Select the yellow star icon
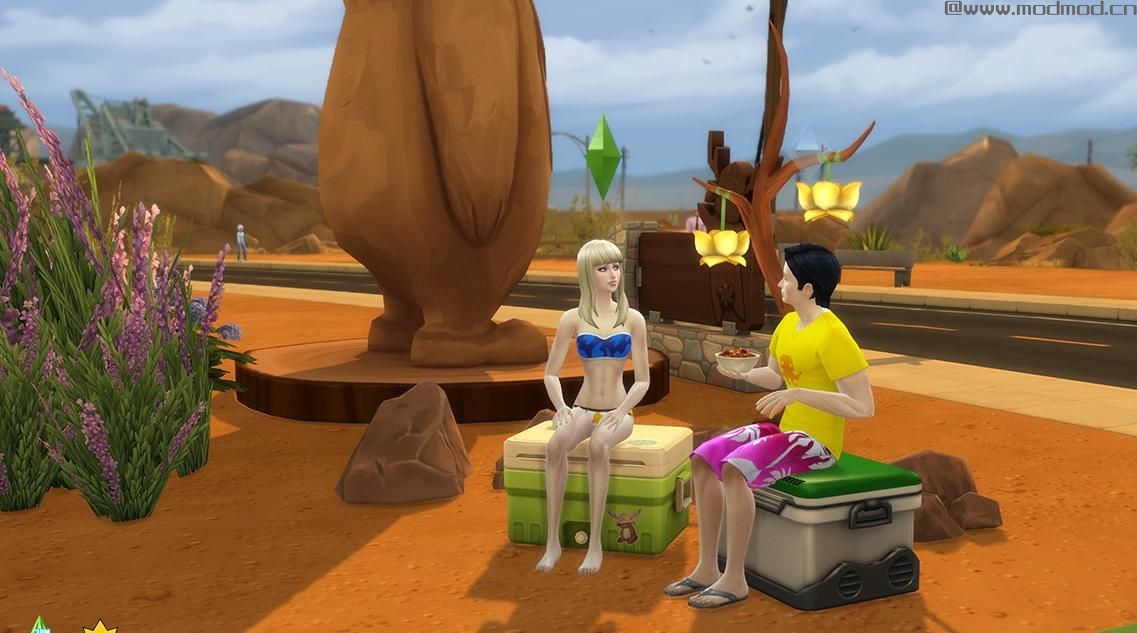This screenshot has height=633, width=1137. pyautogui.click(x=99, y=627)
